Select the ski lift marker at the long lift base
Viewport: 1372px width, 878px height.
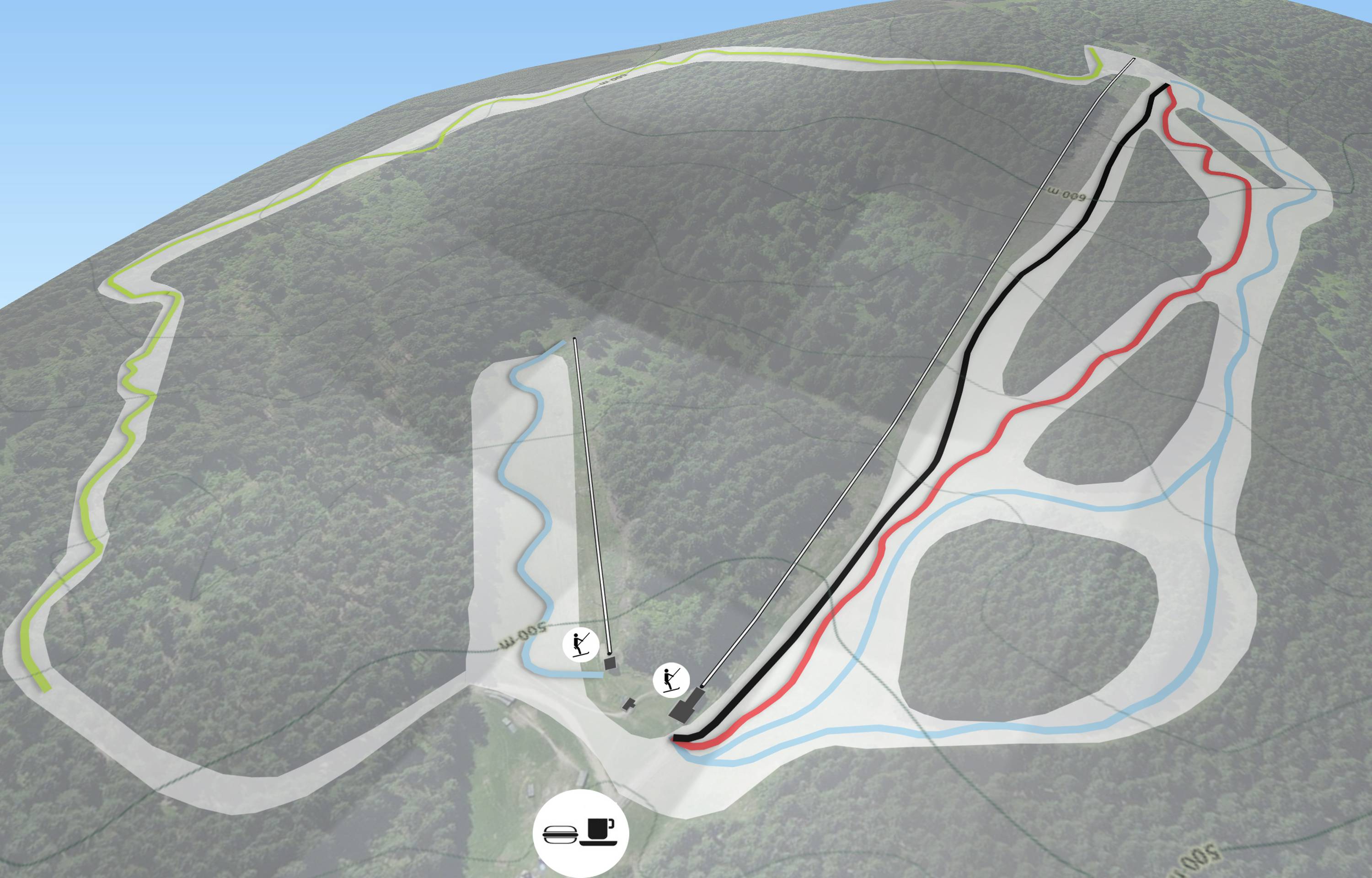[x=671, y=680]
